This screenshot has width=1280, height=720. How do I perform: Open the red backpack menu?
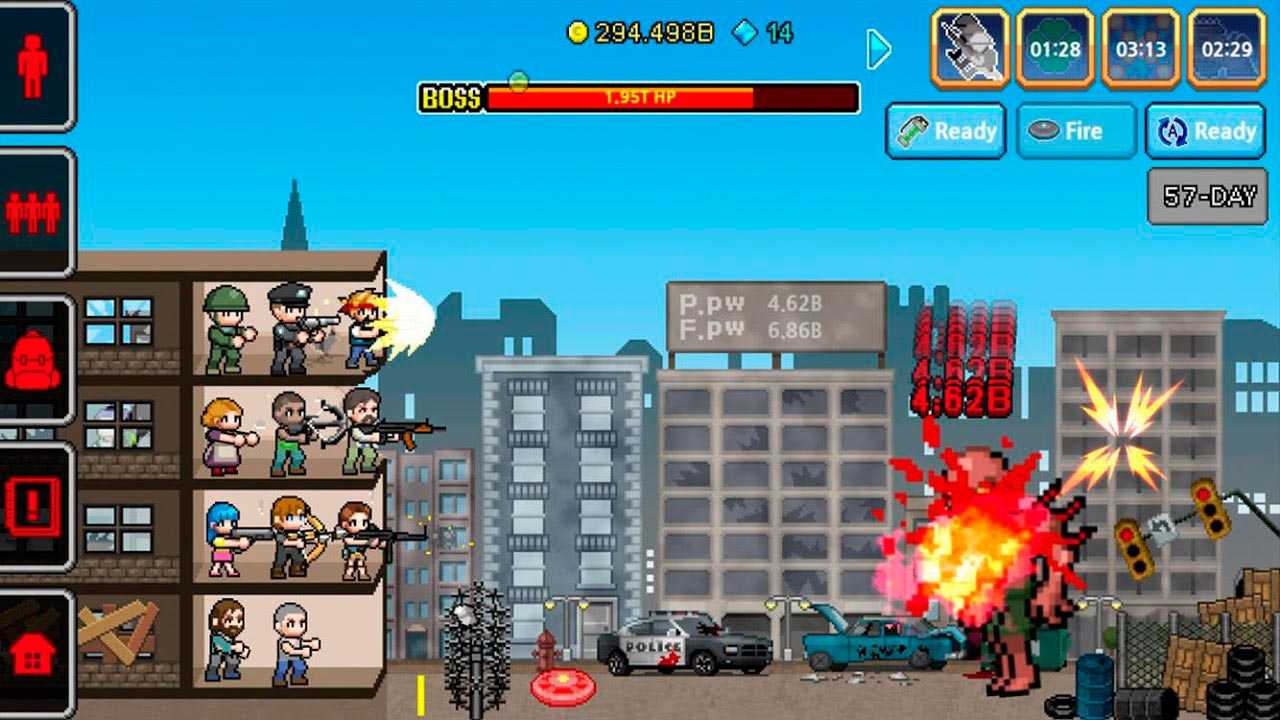(x=33, y=360)
